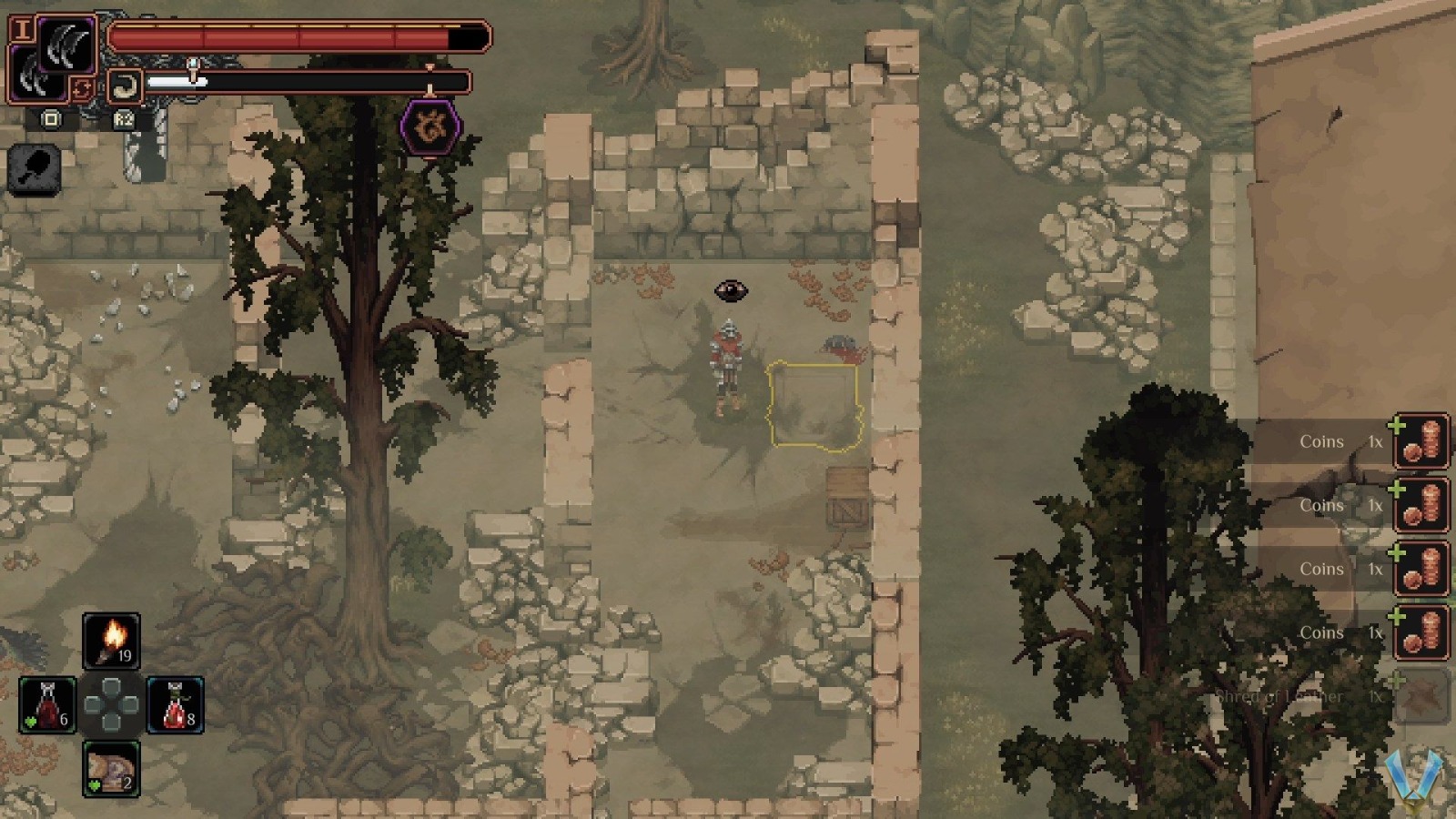
Task: Select the green-stoppered potion showing 8
Action: (174, 705)
